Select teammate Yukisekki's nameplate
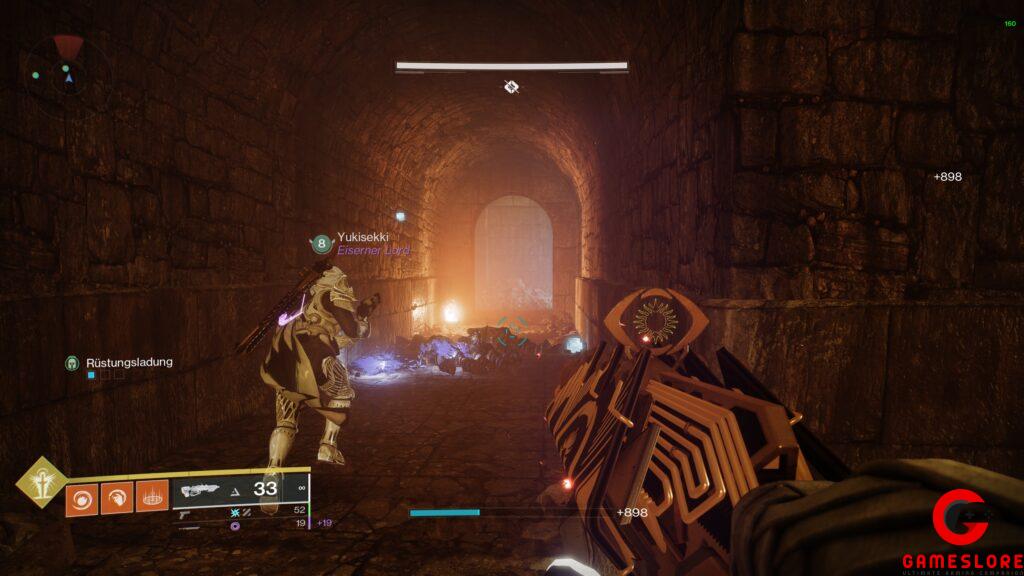The width and height of the screenshot is (1024, 576). [x=360, y=237]
